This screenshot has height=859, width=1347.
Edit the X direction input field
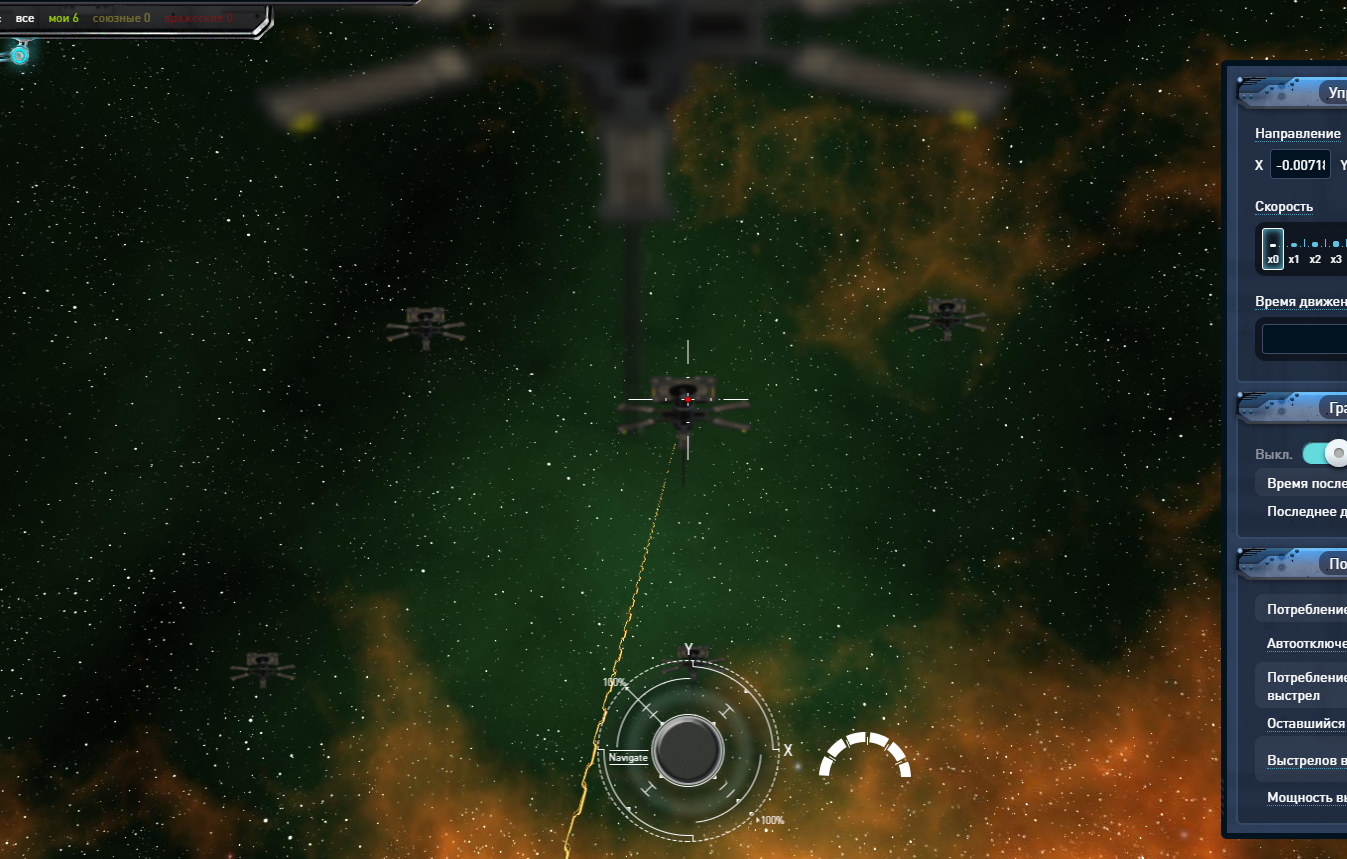[1300, 165]
